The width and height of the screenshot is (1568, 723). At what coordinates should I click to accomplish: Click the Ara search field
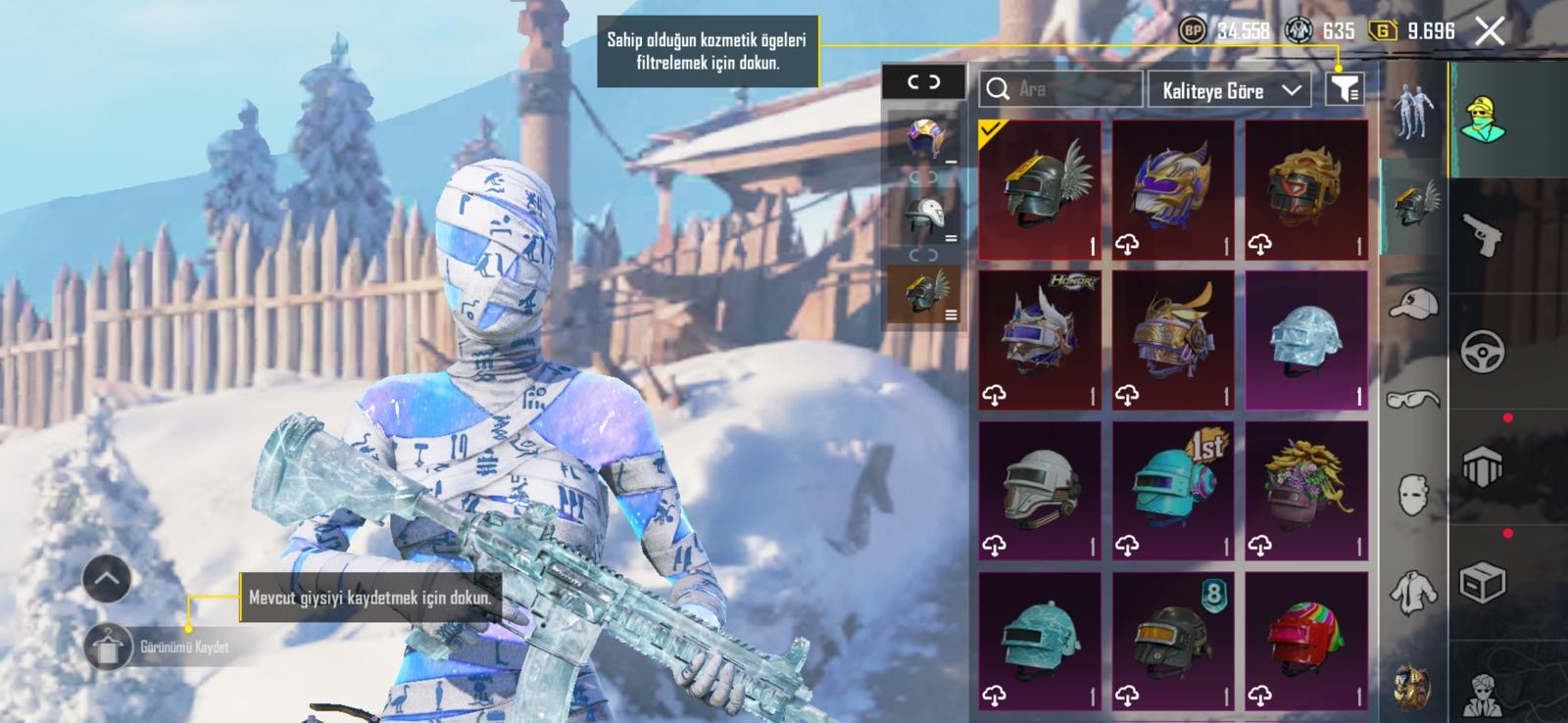pyautogui.click(x=1061, y=89)
